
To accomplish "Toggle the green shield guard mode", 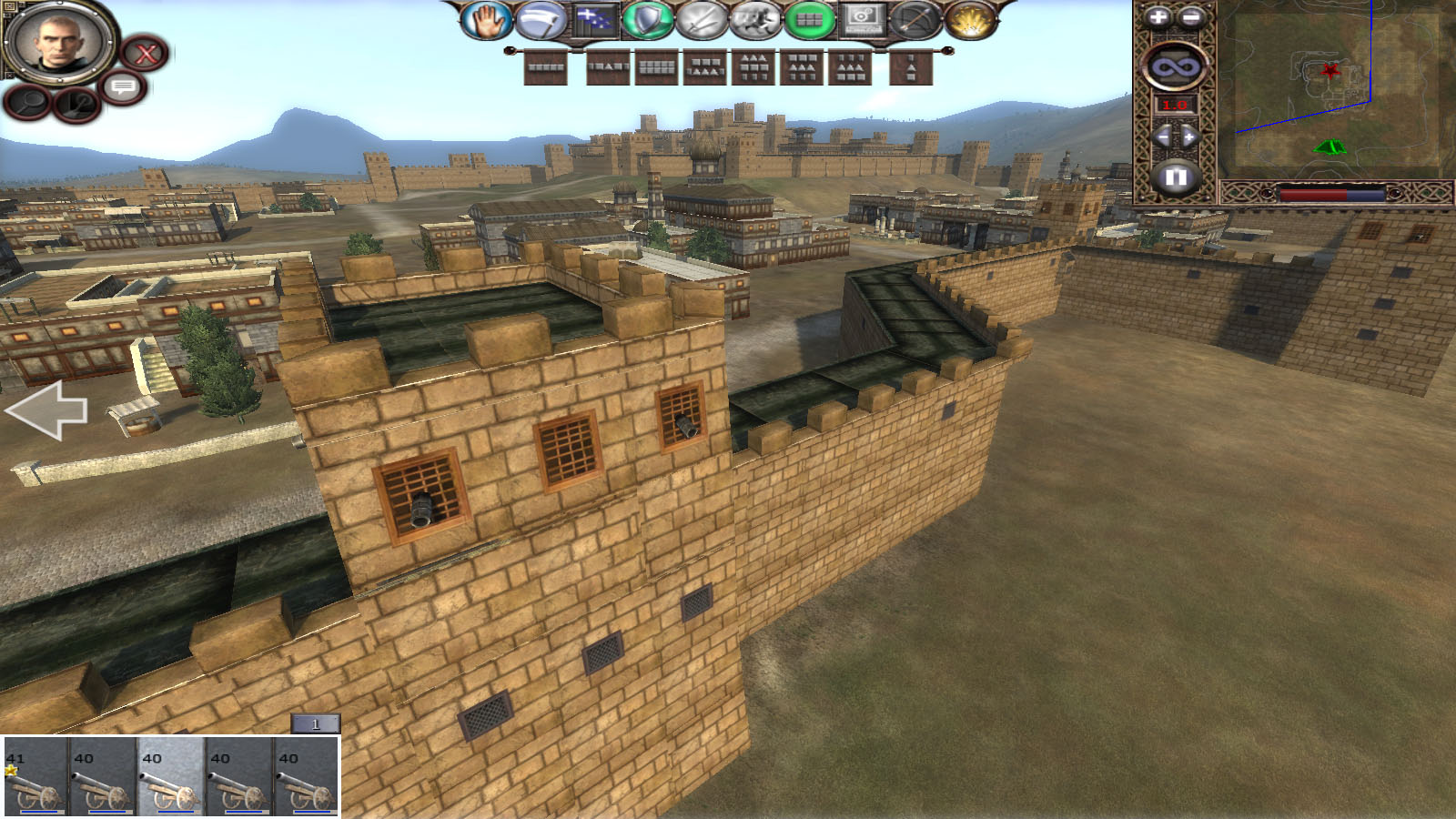I will tap(647, 21).
